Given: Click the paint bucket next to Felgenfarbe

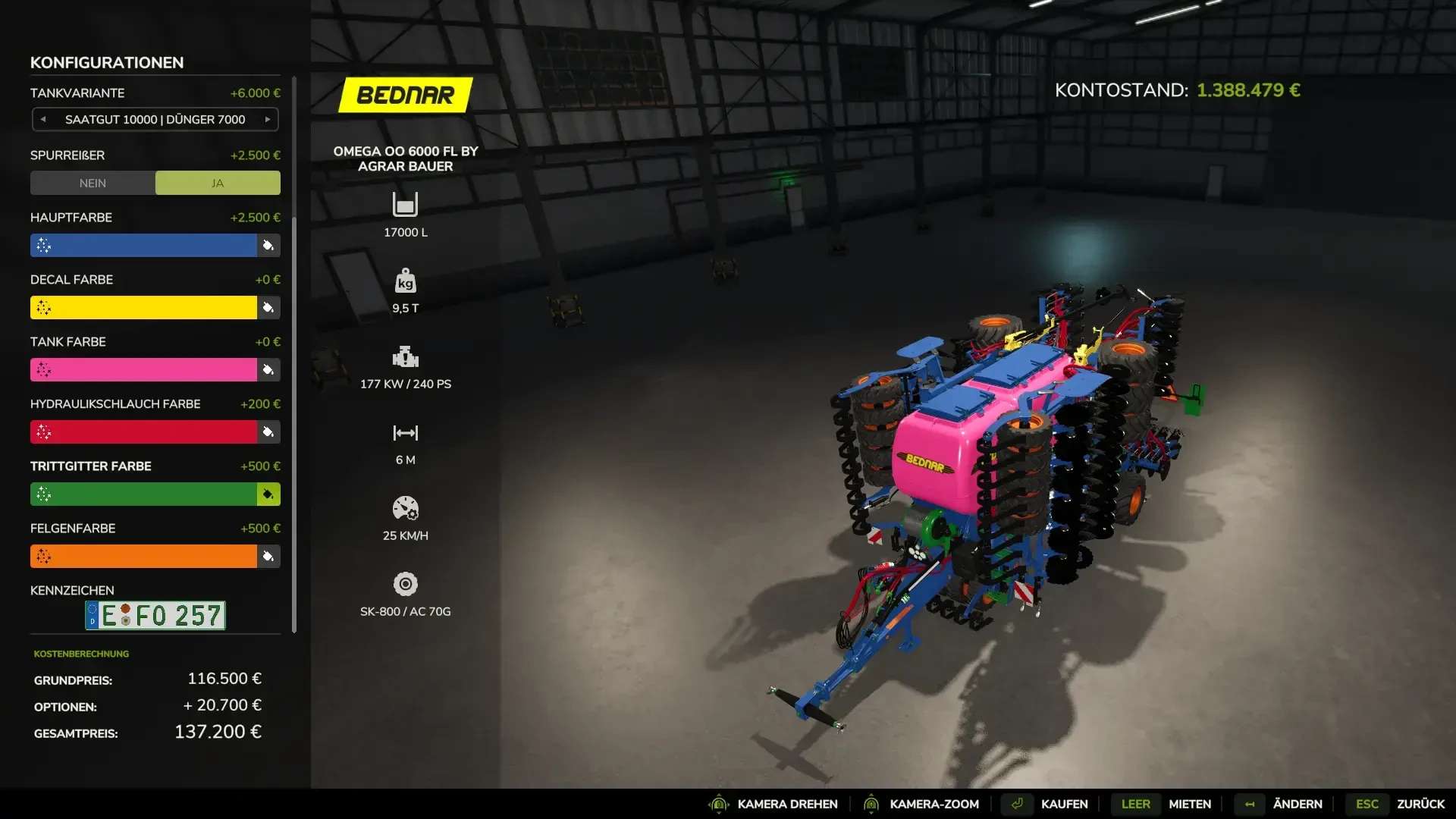Looking at the screenshot, I should point(268,556).
